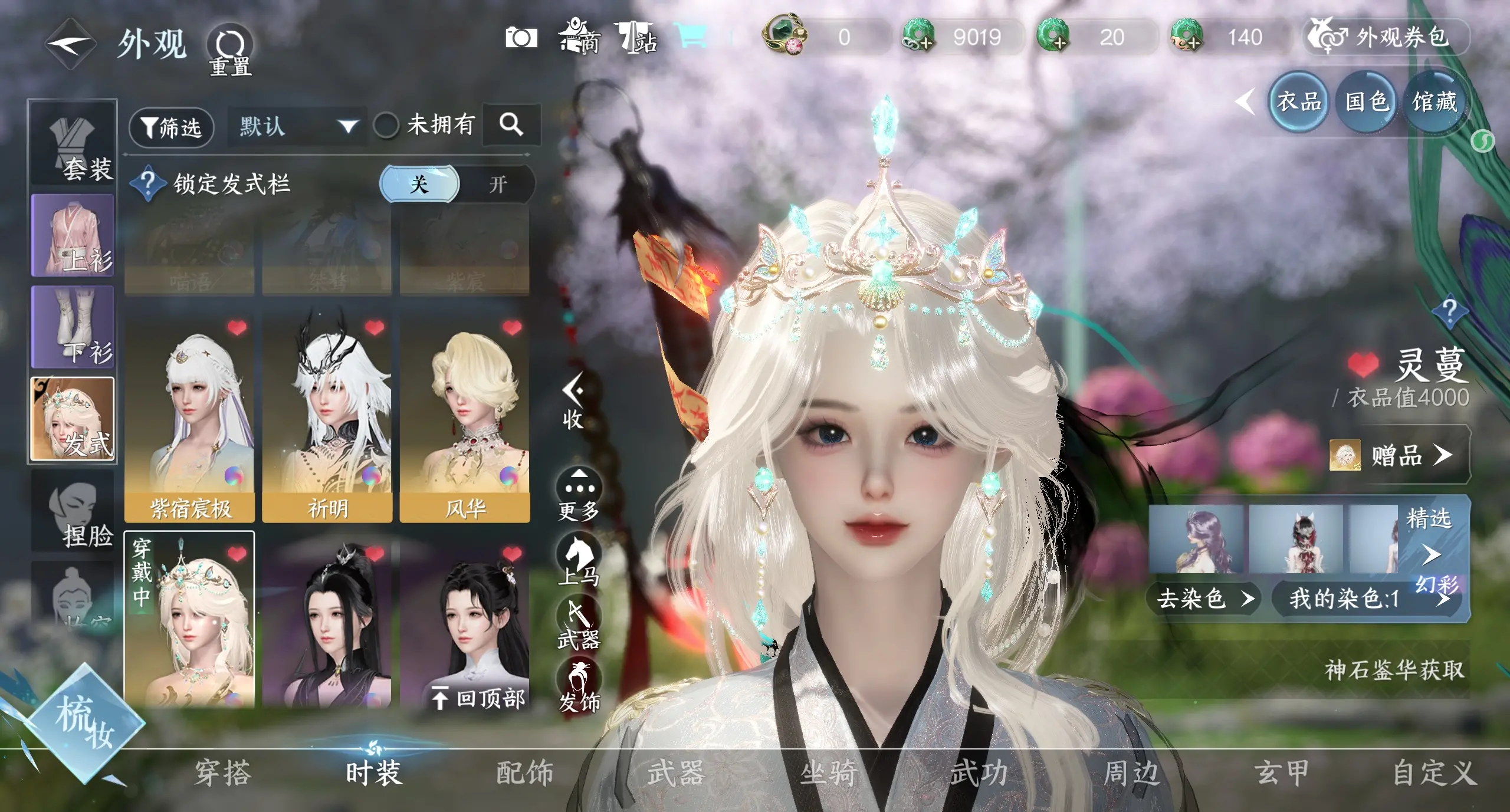Toggle the 未拥有 checkbox

pyautogui.click(x=386, y=125)
